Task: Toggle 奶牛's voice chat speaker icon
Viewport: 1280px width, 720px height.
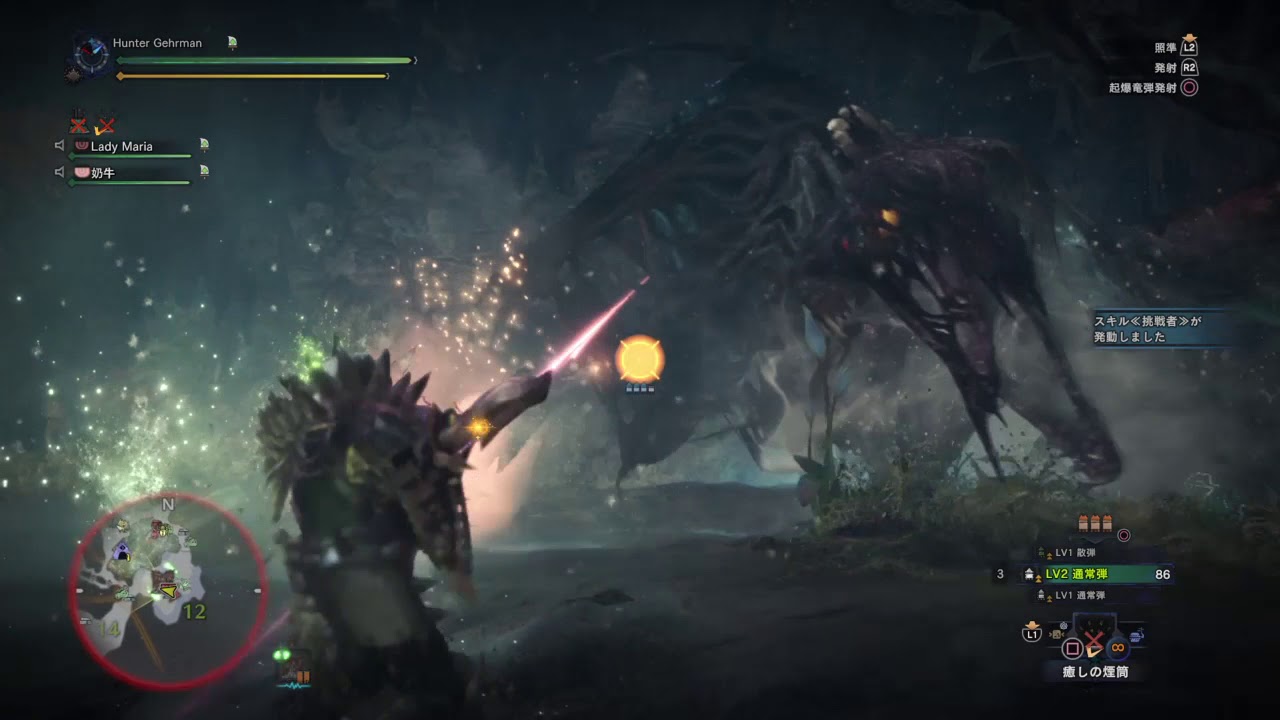Action: click(60, 173)
